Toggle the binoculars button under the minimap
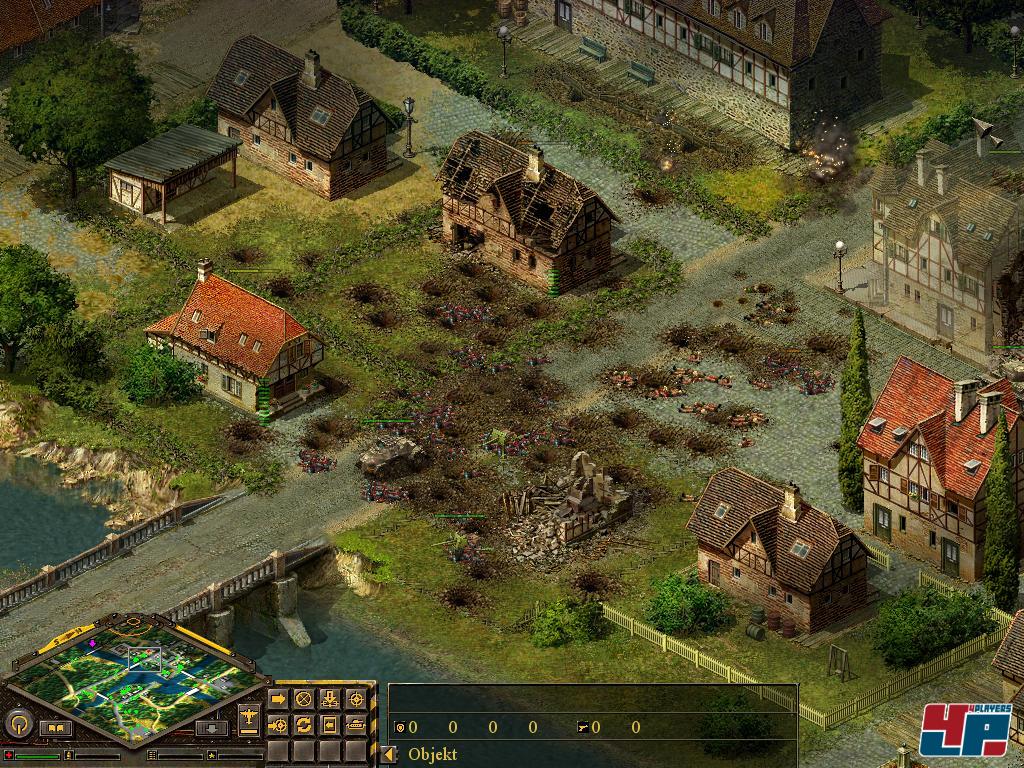The width and height of the screenshot is (1024, 768). (55, 728)
